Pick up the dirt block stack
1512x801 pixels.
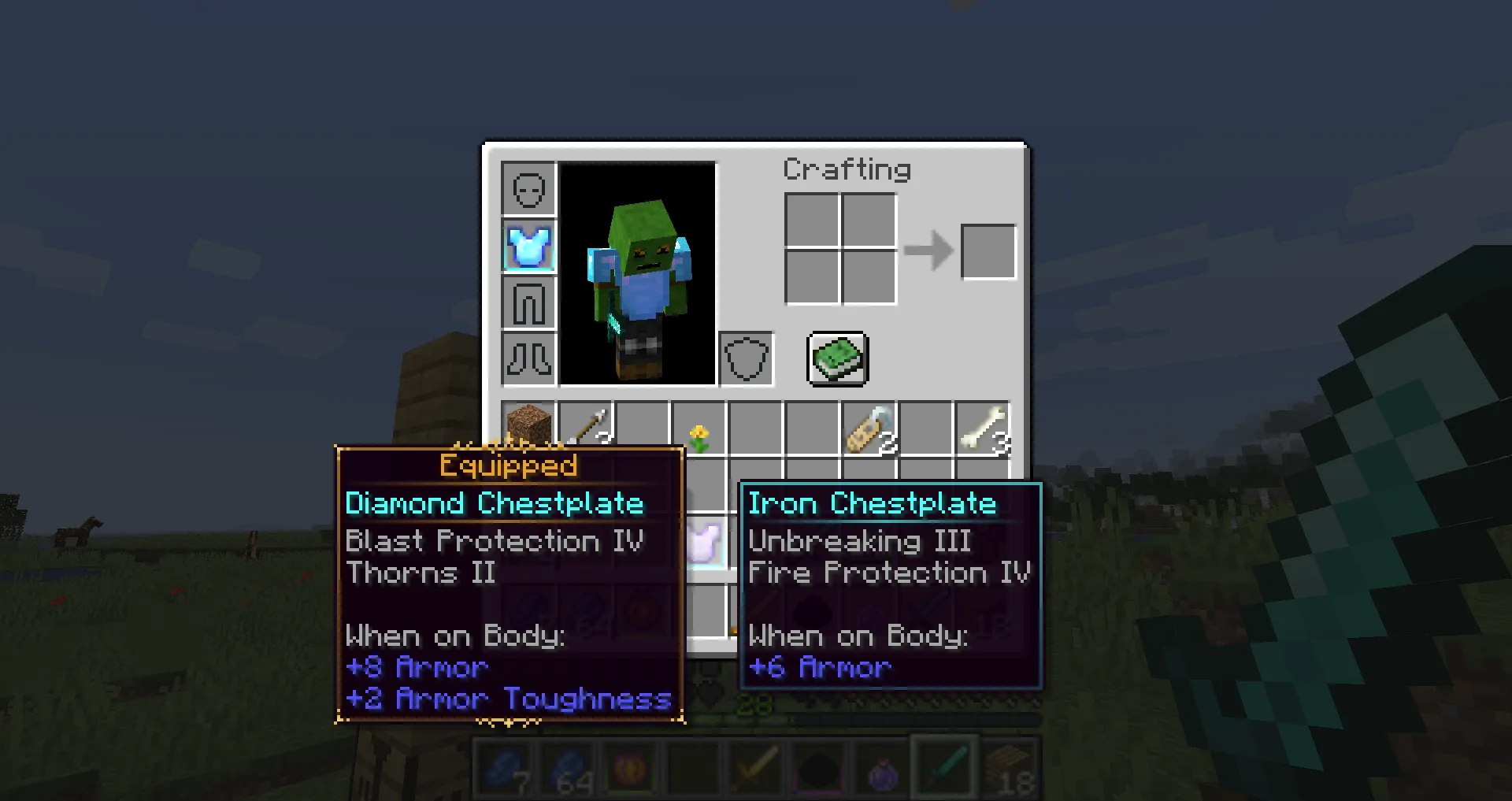coord(529,427)
